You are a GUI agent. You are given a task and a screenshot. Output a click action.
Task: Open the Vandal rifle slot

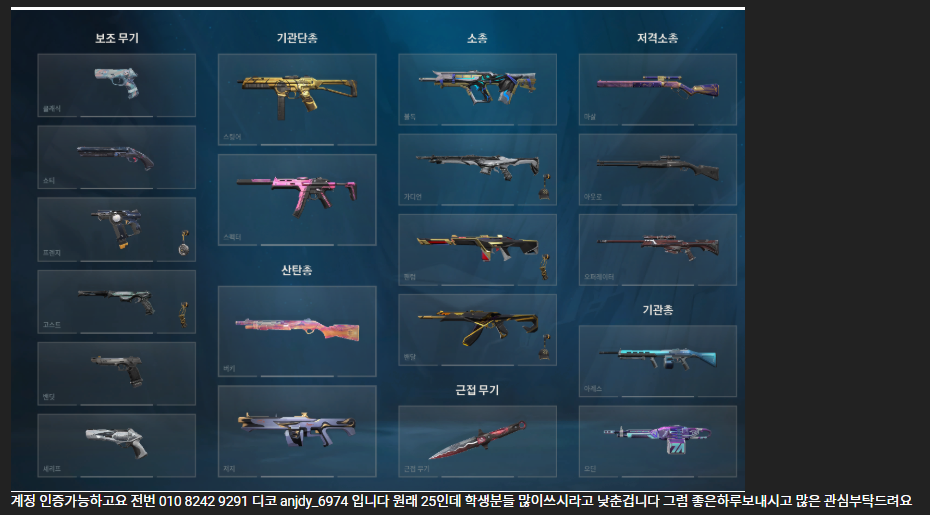point(477,329)
